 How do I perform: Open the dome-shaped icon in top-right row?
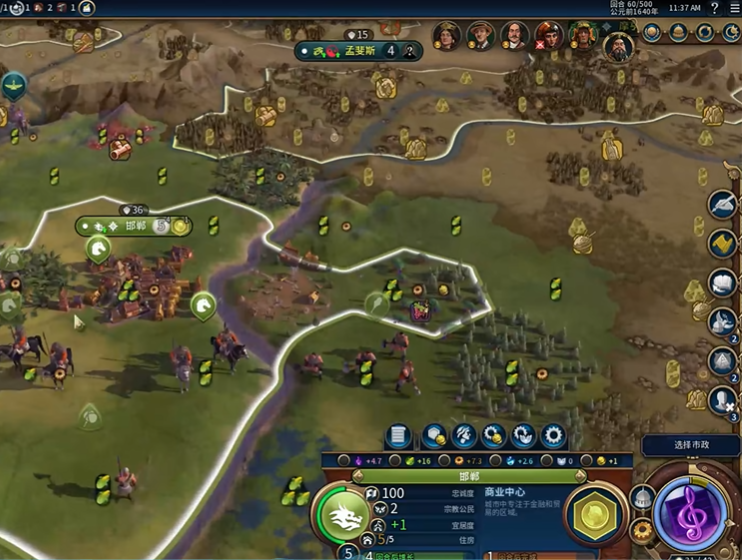tap(679, 33)
